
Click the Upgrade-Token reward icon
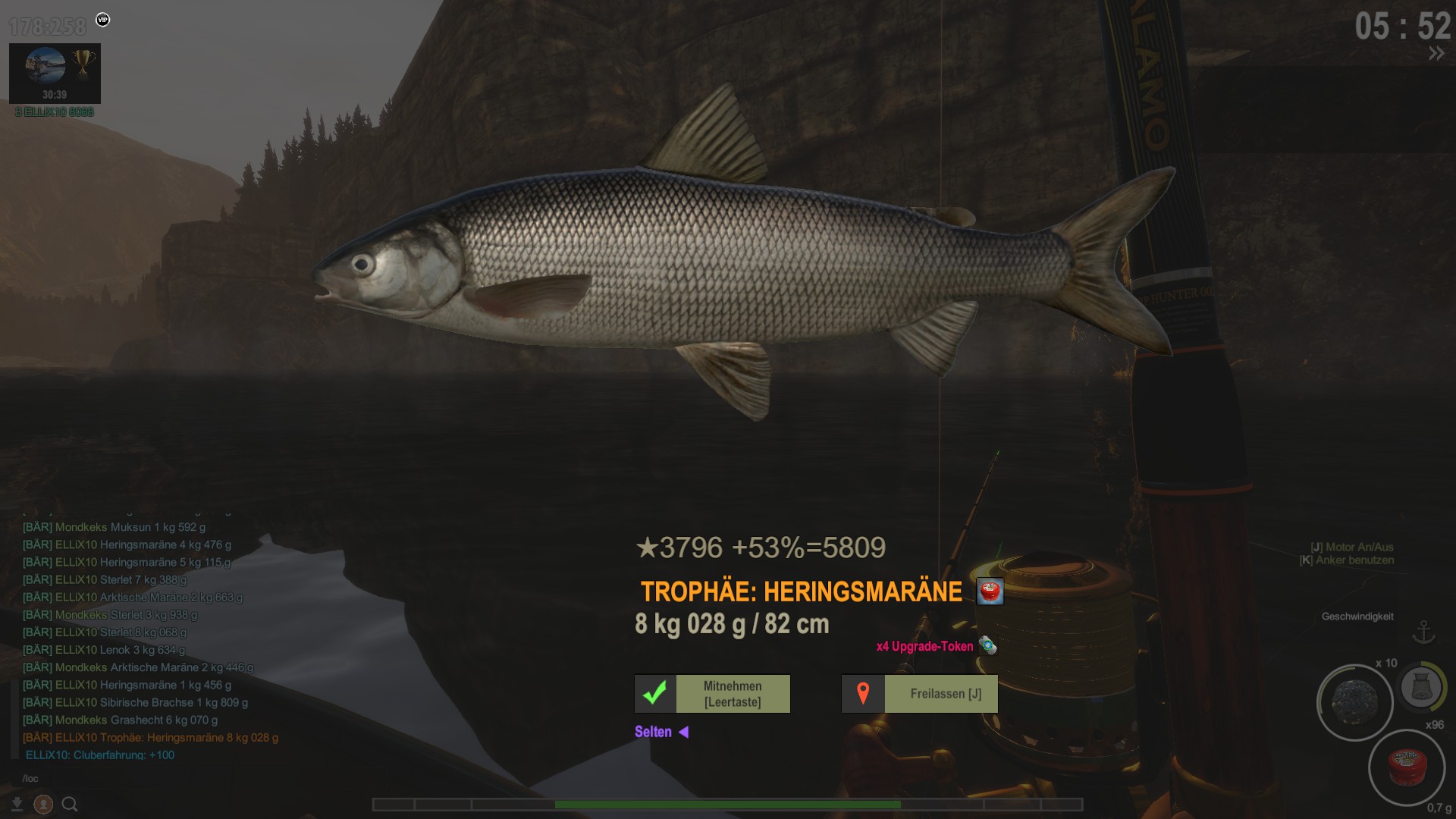(987, 646)
